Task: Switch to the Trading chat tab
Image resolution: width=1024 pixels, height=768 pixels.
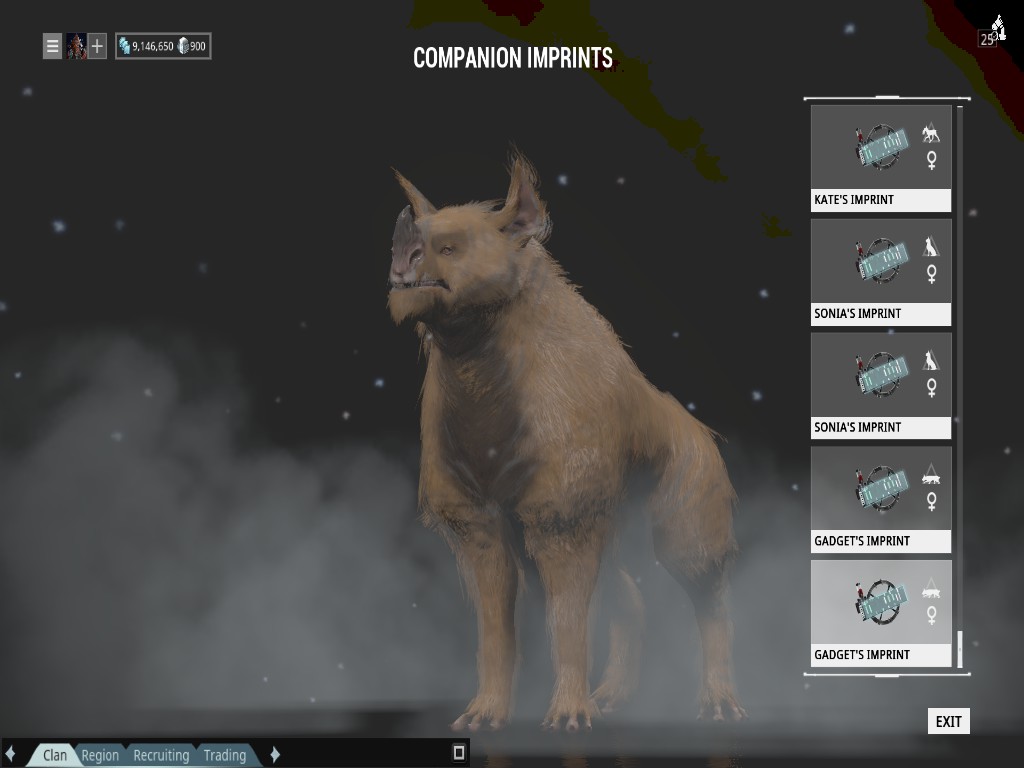Action: (225, 755)
